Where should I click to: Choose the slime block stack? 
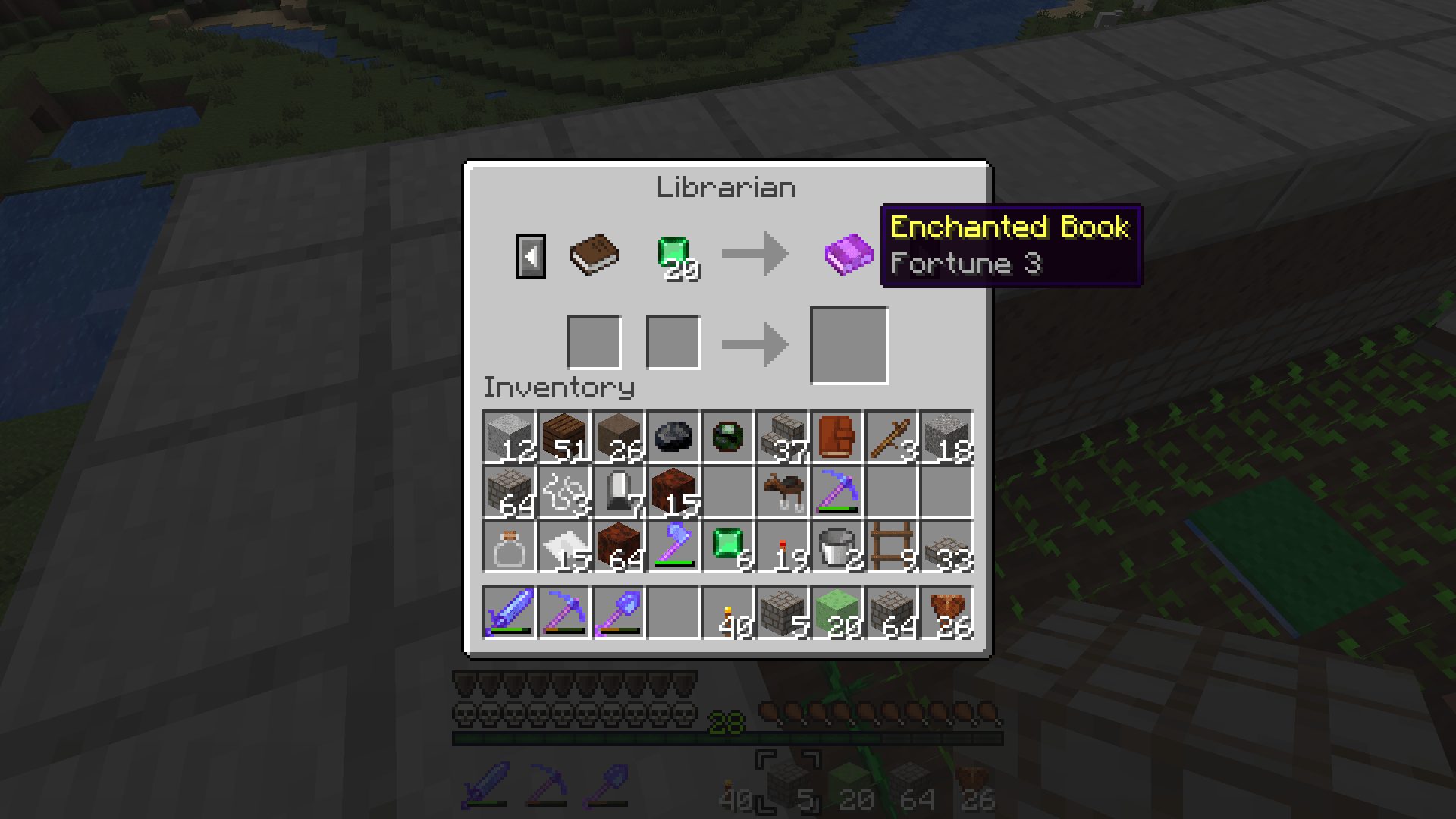coord(836,613)
